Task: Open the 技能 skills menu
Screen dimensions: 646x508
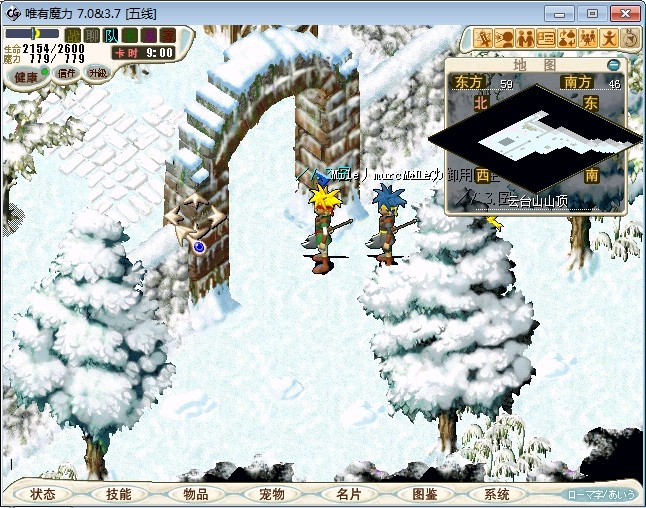Action: pos(119,494)
